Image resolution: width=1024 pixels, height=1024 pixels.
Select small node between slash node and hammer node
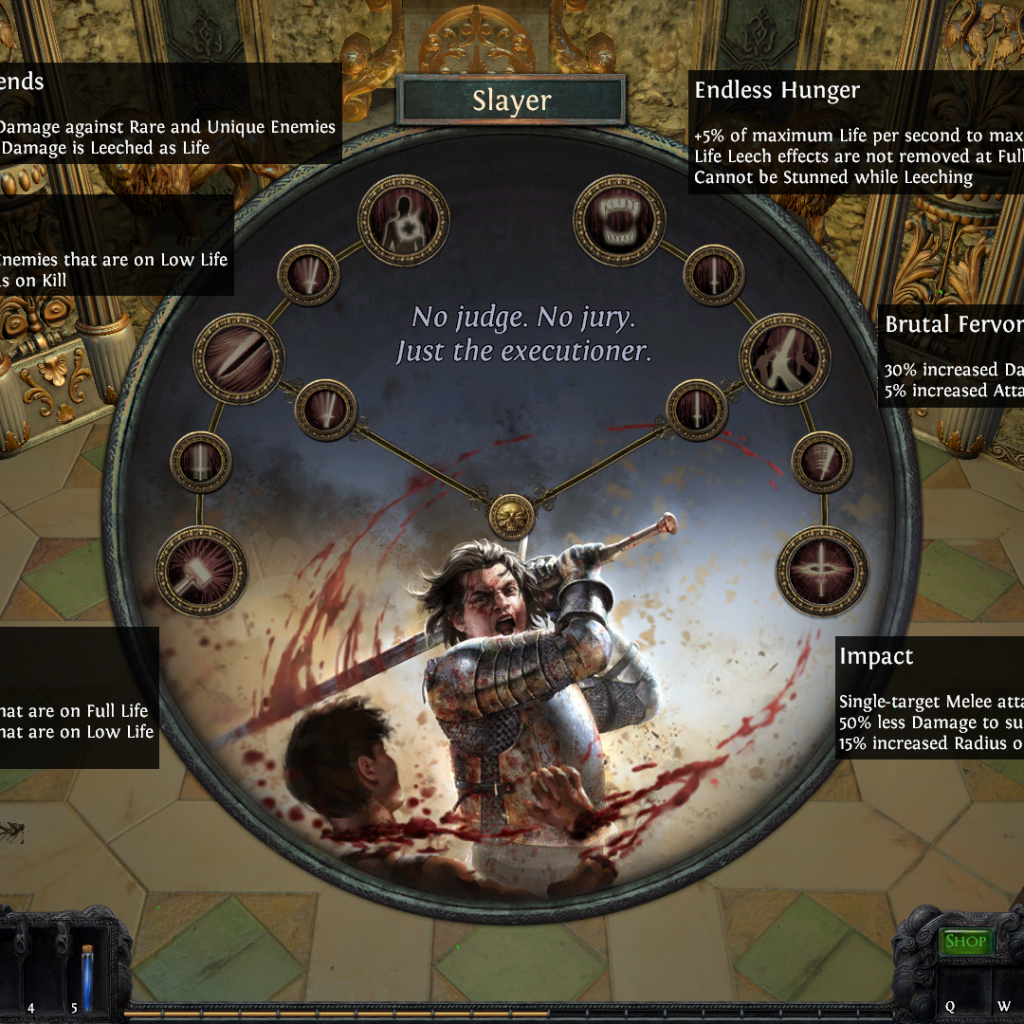click(x=201, y=462)
